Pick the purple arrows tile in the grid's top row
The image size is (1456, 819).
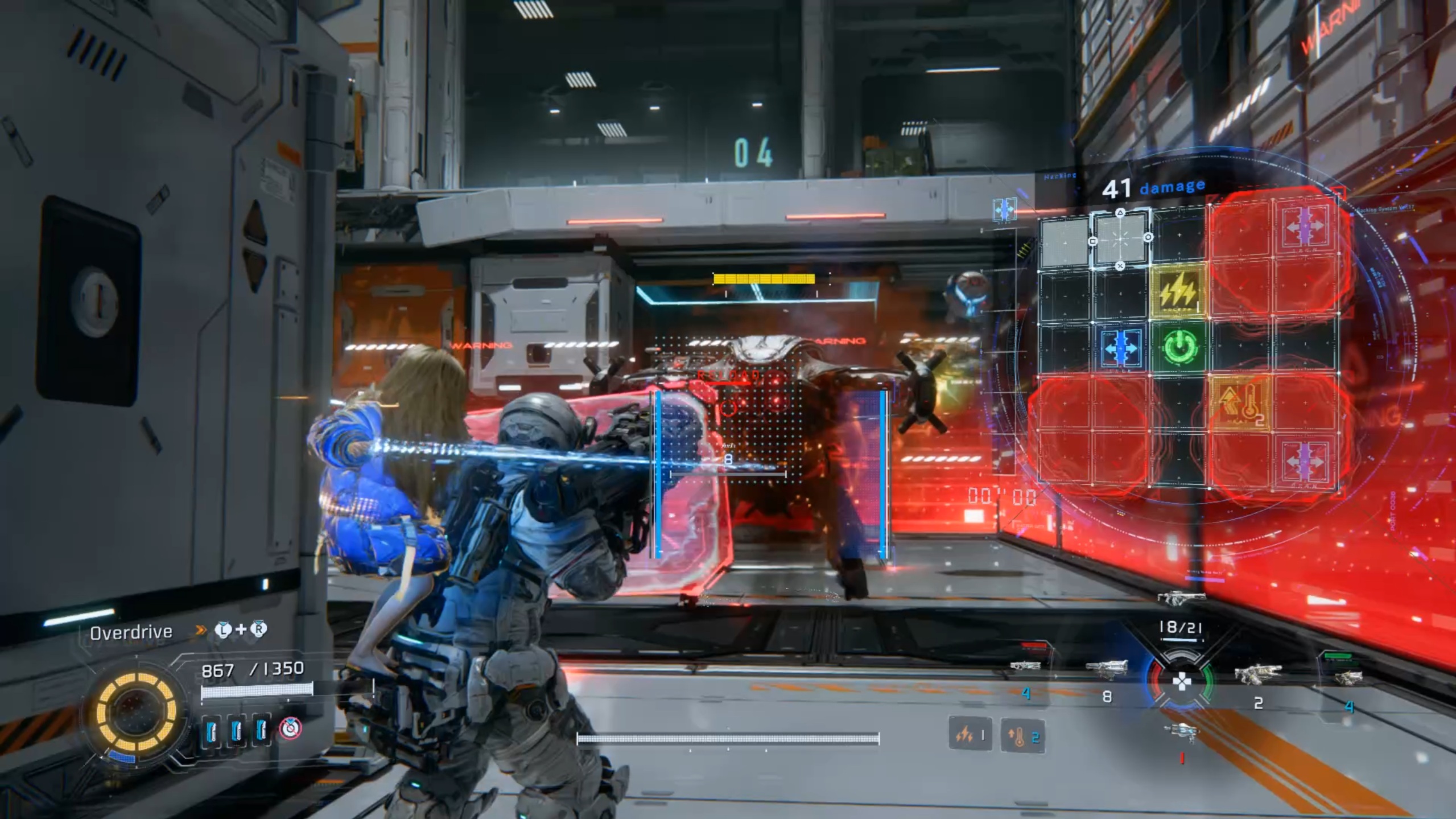coord(1305,227)
